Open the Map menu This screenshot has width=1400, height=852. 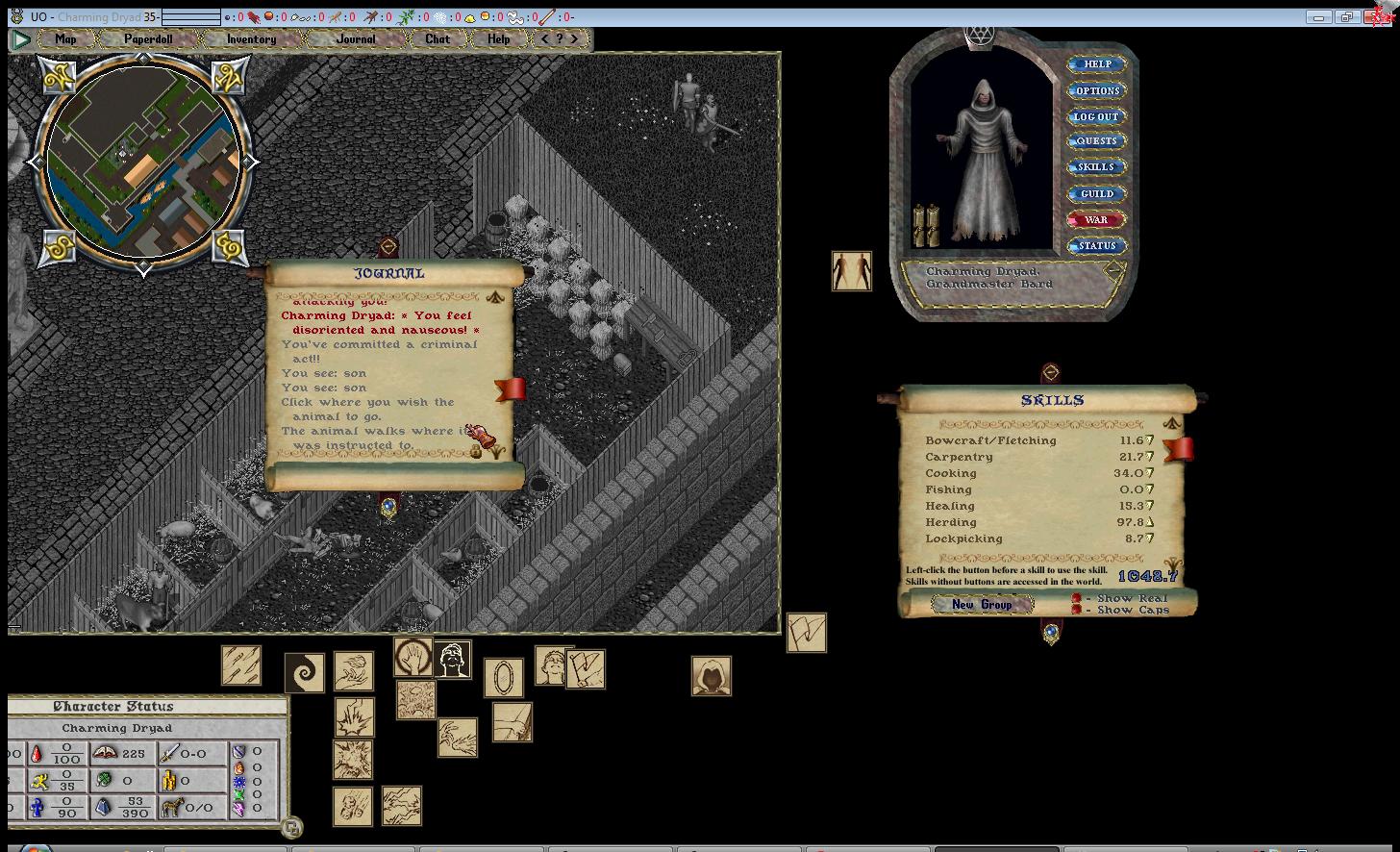65,39
